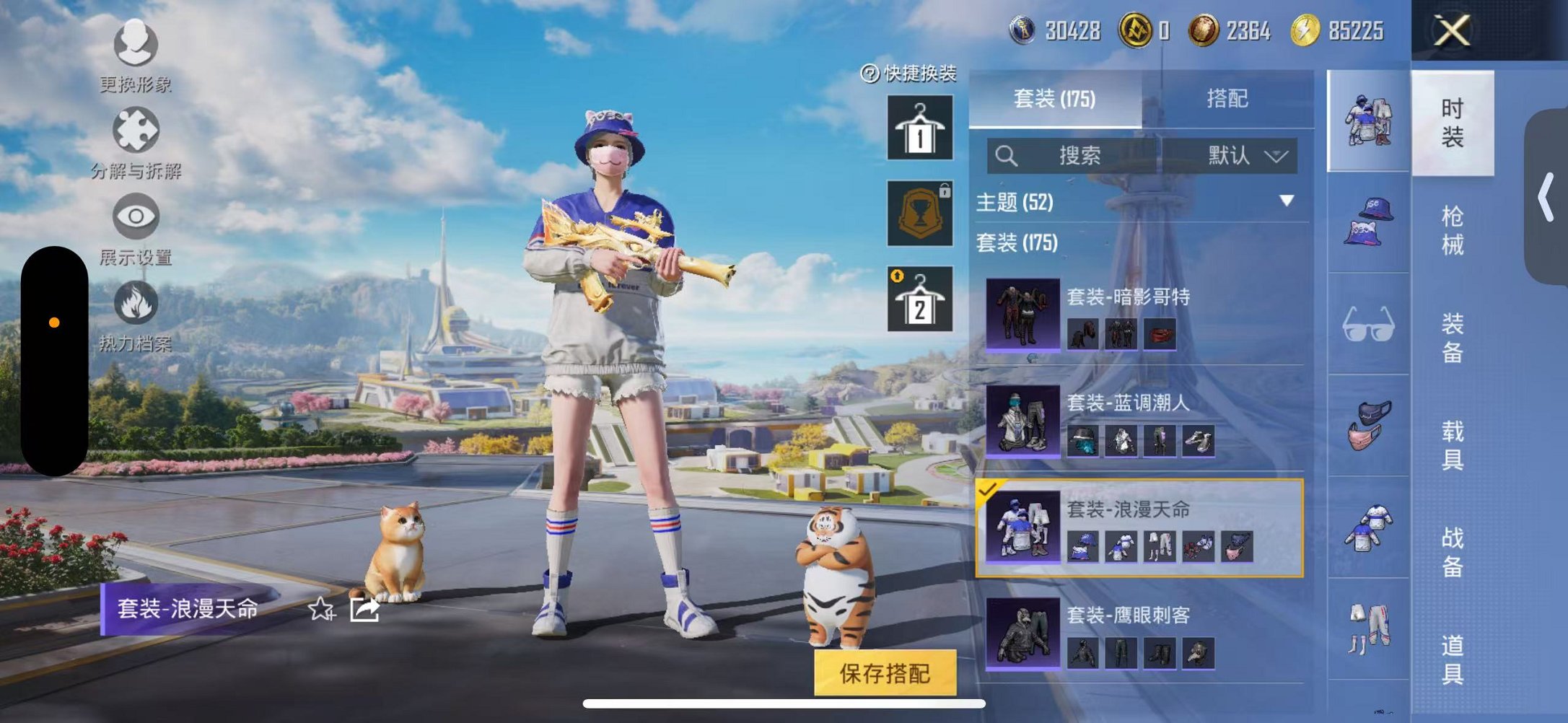Save the outfit with 保存搭配
Image resolution: width=1568 pixels, height=723 pixels.
[x=885, y=673]
